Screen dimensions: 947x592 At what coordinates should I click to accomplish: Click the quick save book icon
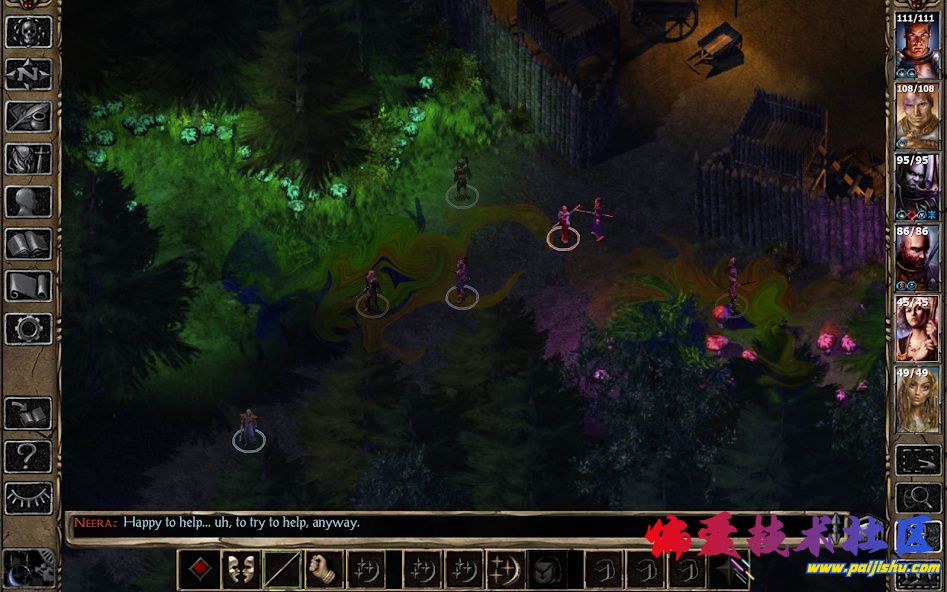pyautogui.click(x=28, y=413)
